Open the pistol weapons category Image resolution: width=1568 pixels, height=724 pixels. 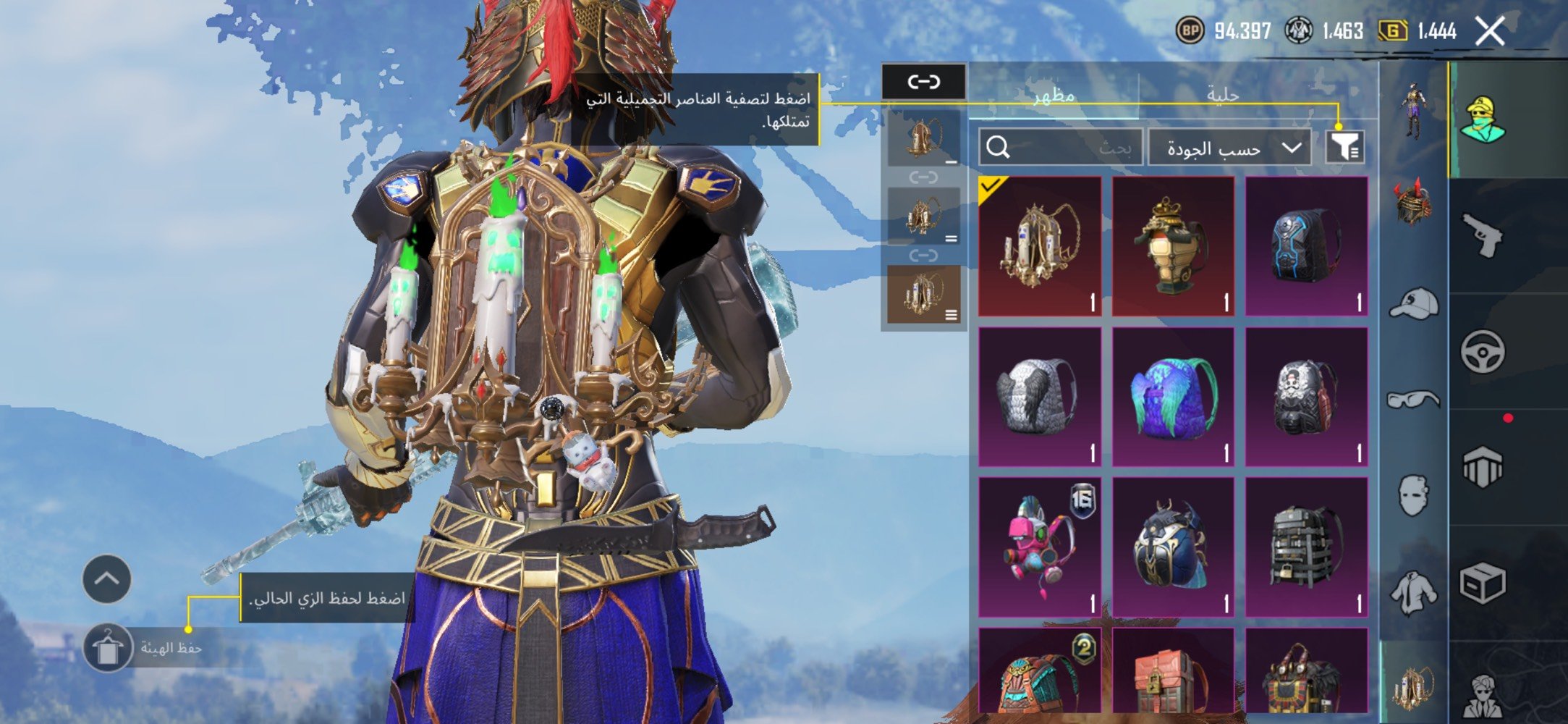click(x=1481, y=235)
